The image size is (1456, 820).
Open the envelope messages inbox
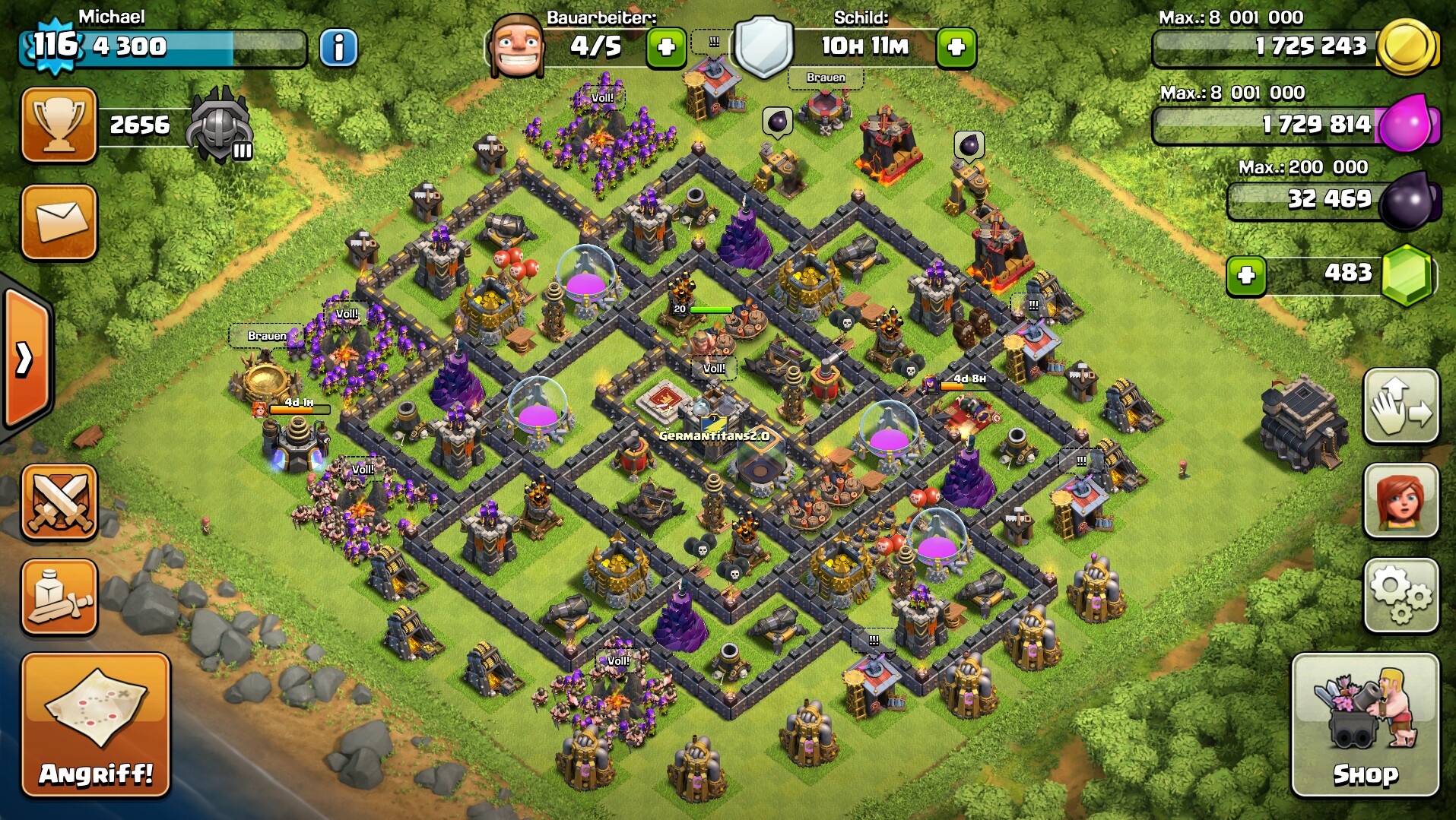[59, 222]
